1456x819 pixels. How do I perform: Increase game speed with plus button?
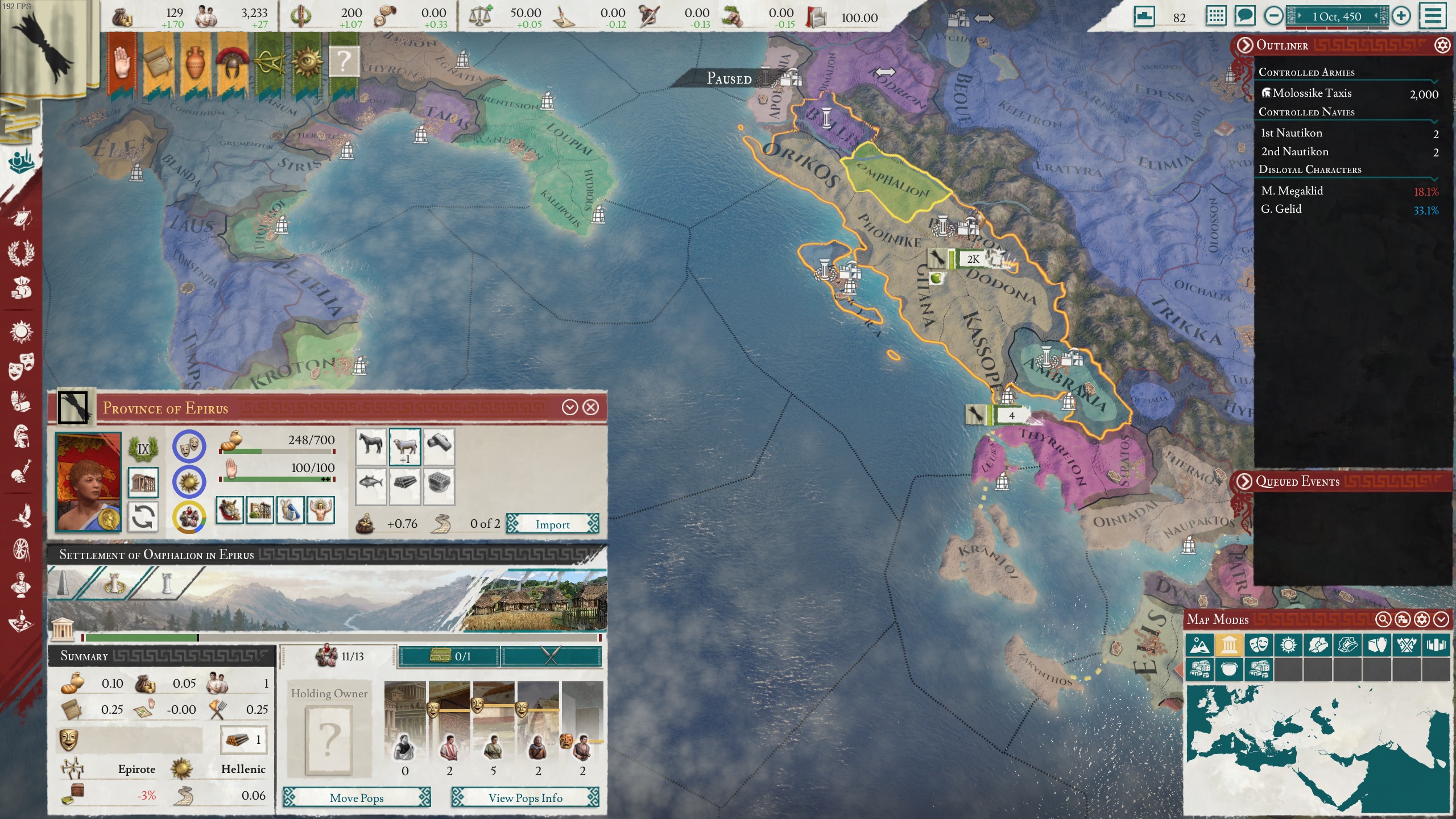(1401, 16)
